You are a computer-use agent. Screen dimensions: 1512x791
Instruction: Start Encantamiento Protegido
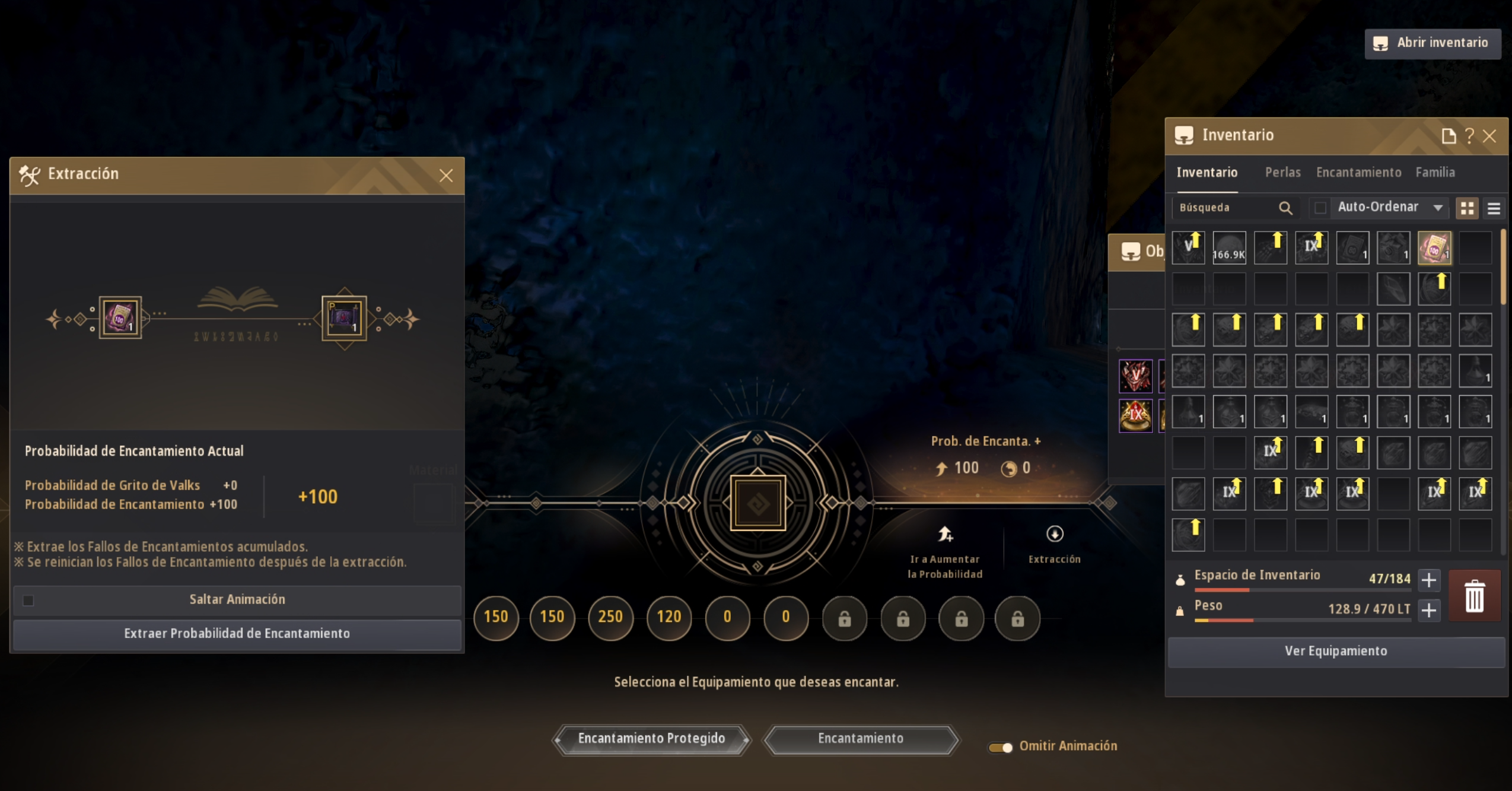(651, 739)
